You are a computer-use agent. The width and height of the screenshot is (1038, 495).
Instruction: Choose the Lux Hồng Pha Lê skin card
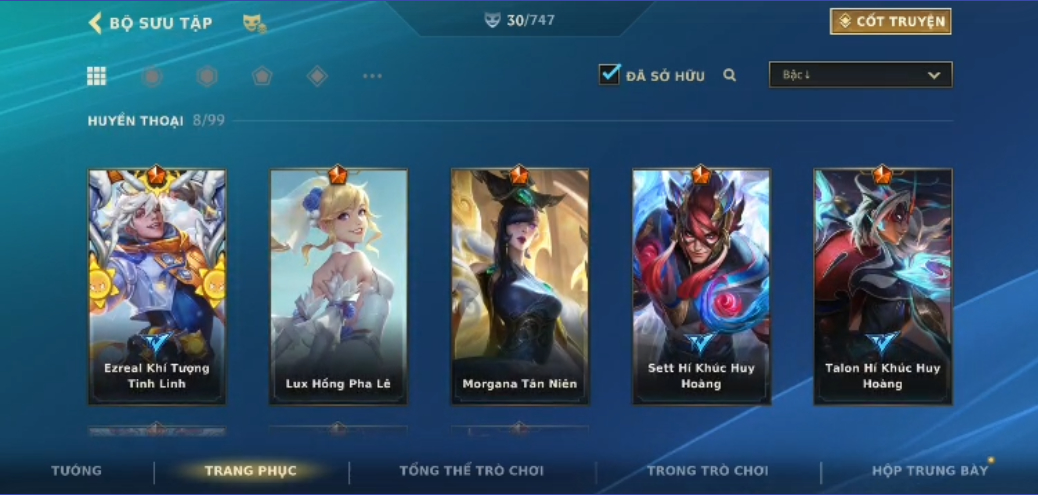[338, 286]
